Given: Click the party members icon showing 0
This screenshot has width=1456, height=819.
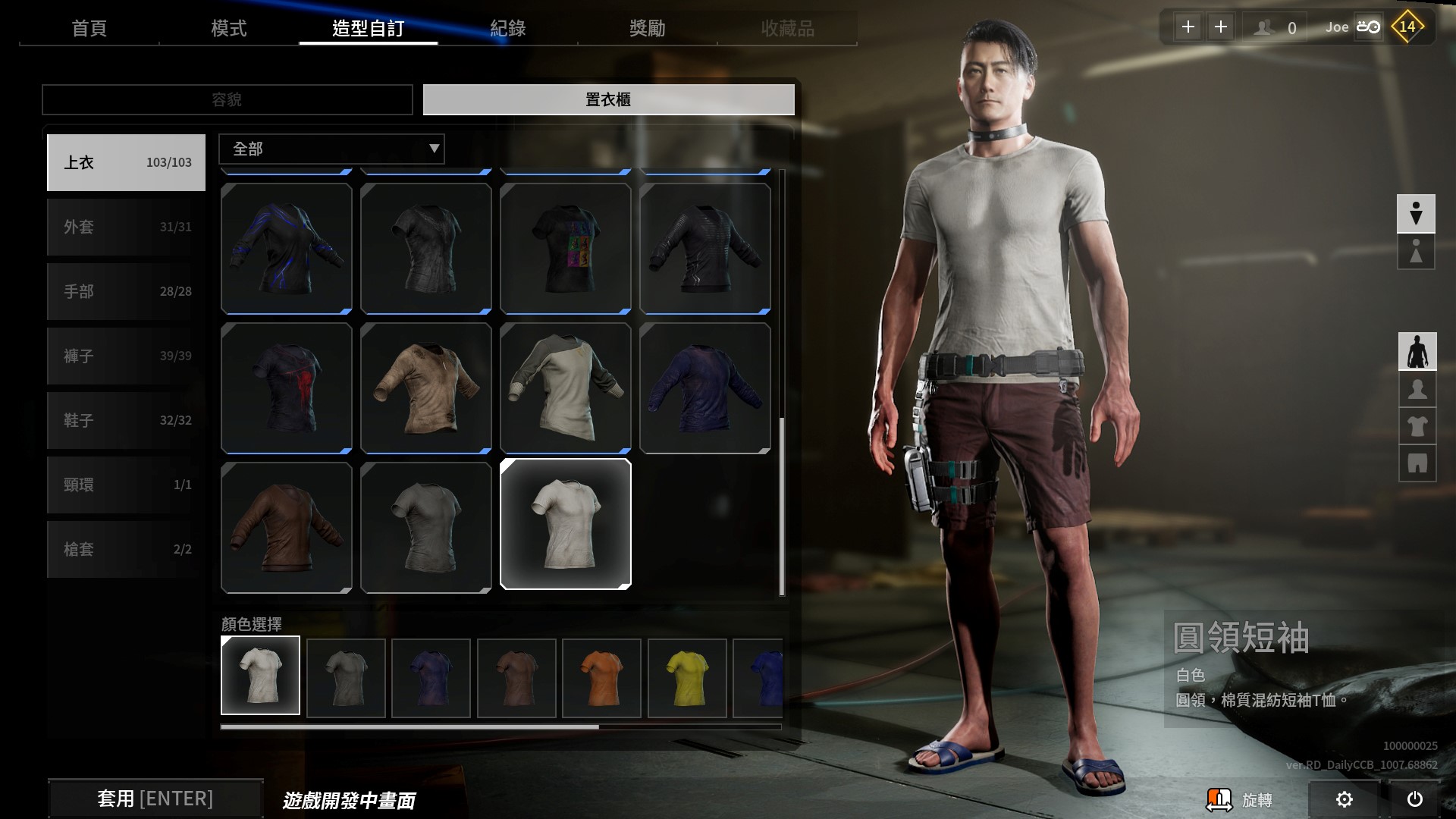Looking at the screenshot, I should [x=1272, y=27].
